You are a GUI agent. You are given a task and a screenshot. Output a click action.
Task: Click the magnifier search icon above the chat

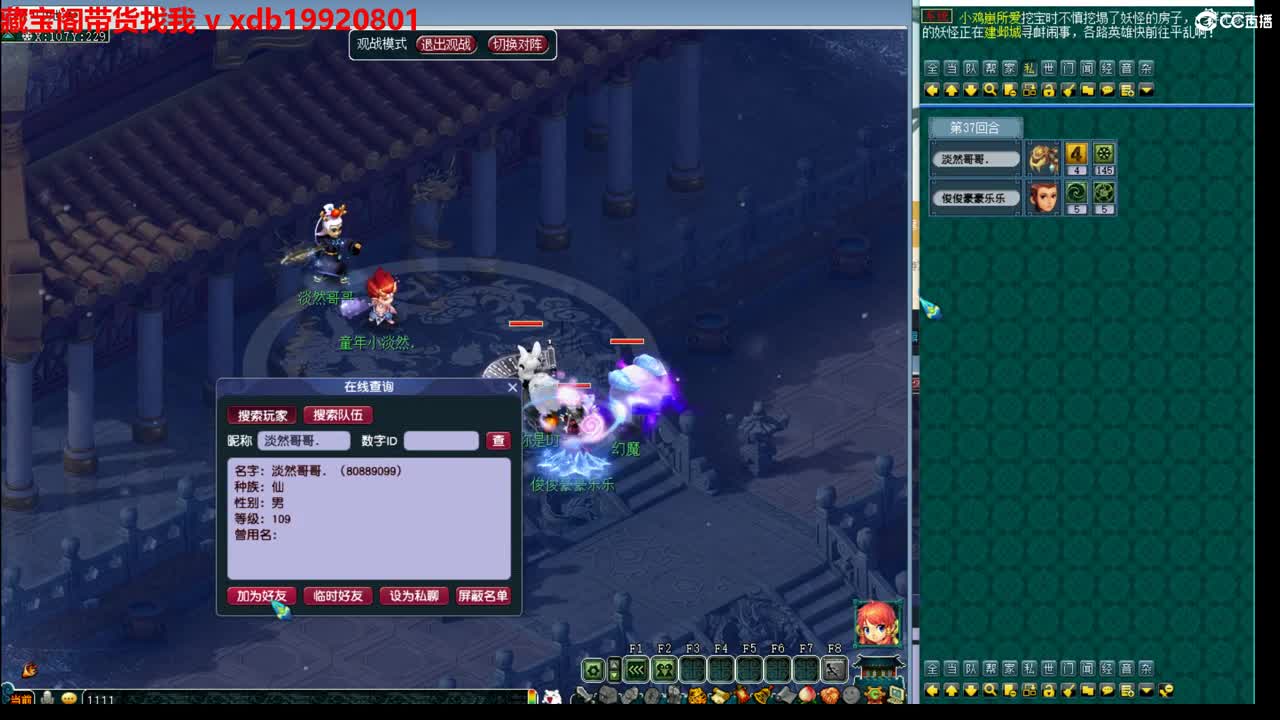[x=988, y=89]
